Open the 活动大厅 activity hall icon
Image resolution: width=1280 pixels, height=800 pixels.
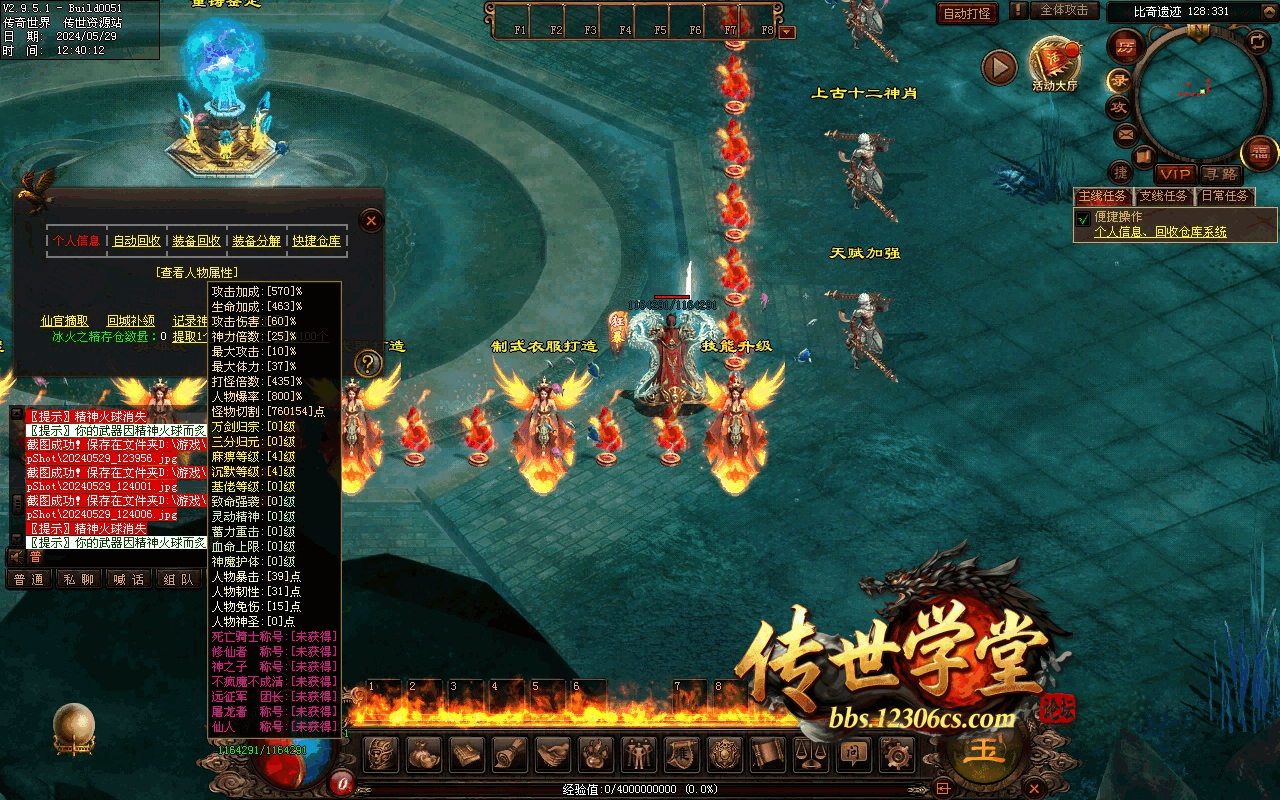pos(1055,65)
